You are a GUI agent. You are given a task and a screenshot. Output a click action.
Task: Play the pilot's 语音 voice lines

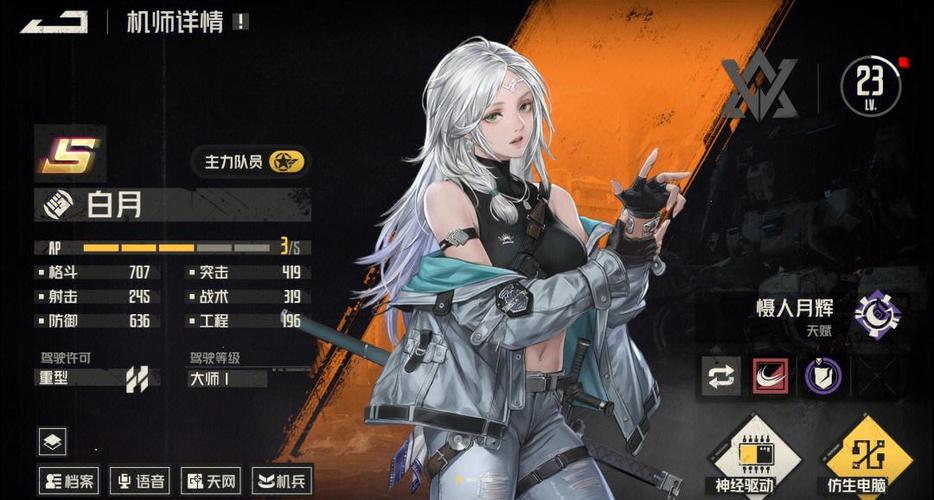pyautogui.click(x=139, y=481)
